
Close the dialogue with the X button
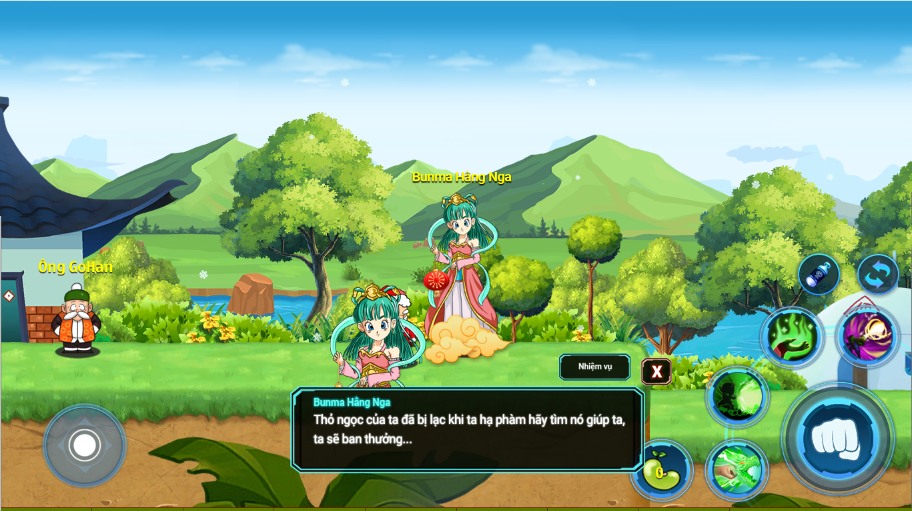point(656,372)
